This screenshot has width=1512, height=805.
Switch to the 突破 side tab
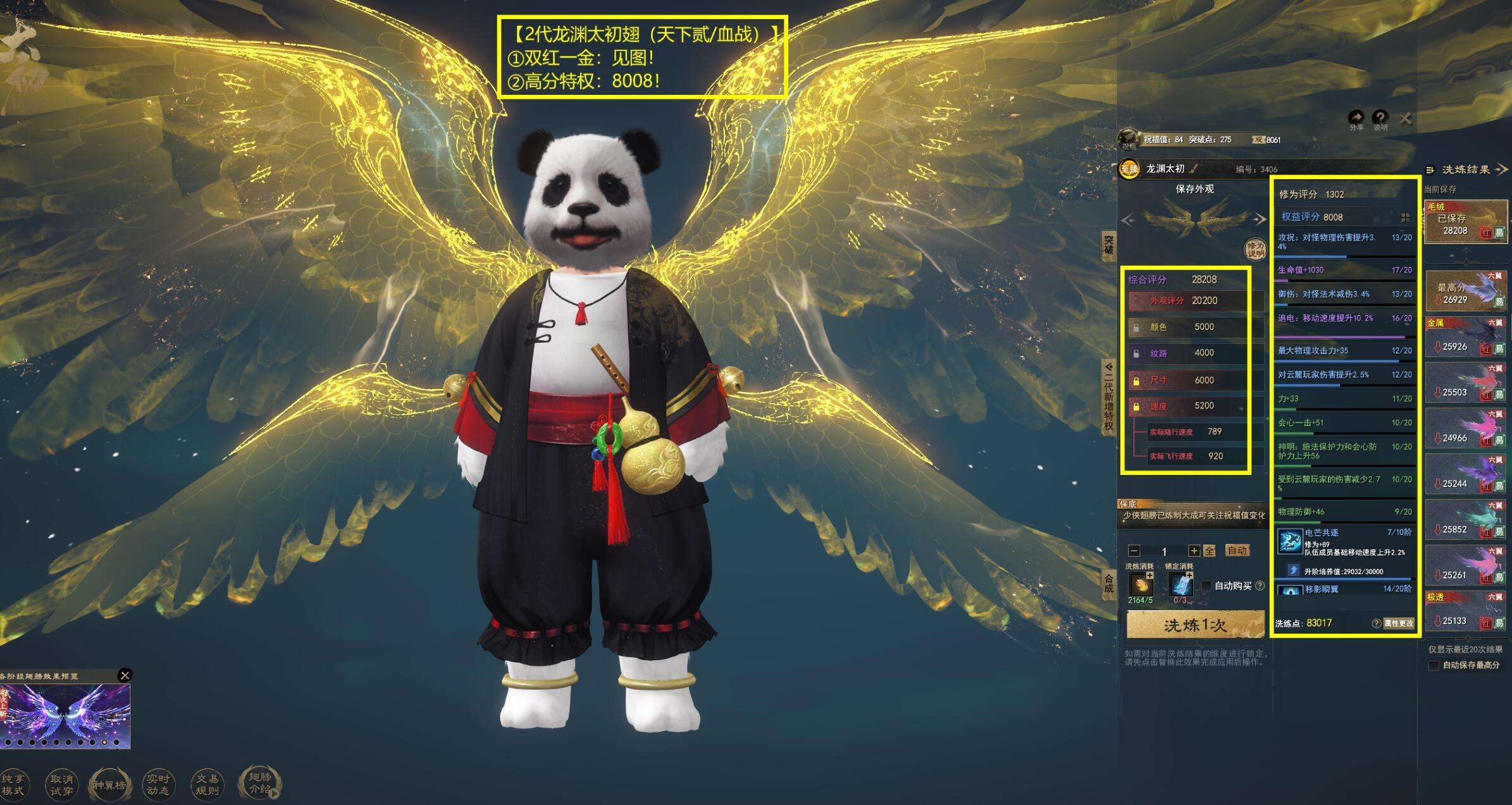(1108, 245)
